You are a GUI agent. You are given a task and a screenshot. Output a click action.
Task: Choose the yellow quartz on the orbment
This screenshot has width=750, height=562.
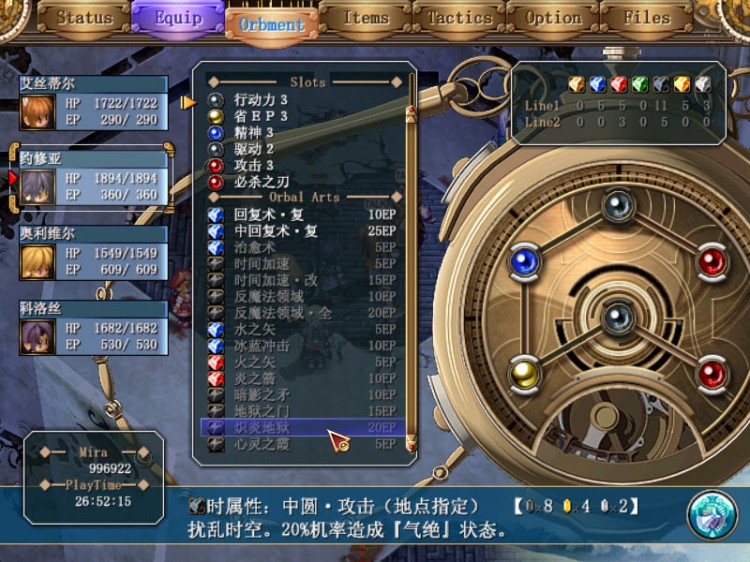coord(523,374)
